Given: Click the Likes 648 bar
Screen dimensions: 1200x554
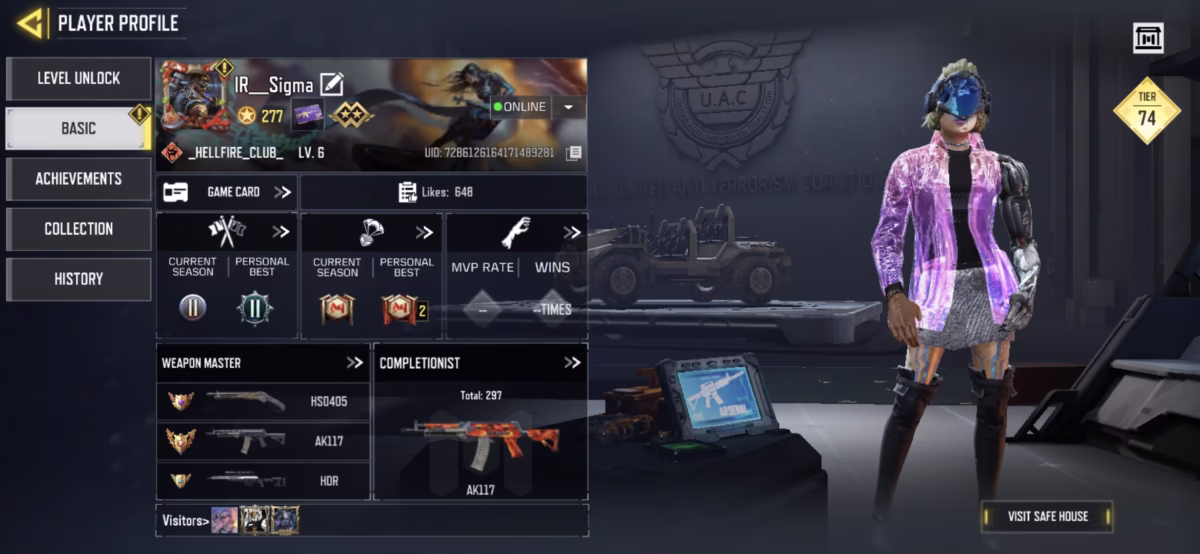Looking at the screenshot, I should tap(443, 192).
